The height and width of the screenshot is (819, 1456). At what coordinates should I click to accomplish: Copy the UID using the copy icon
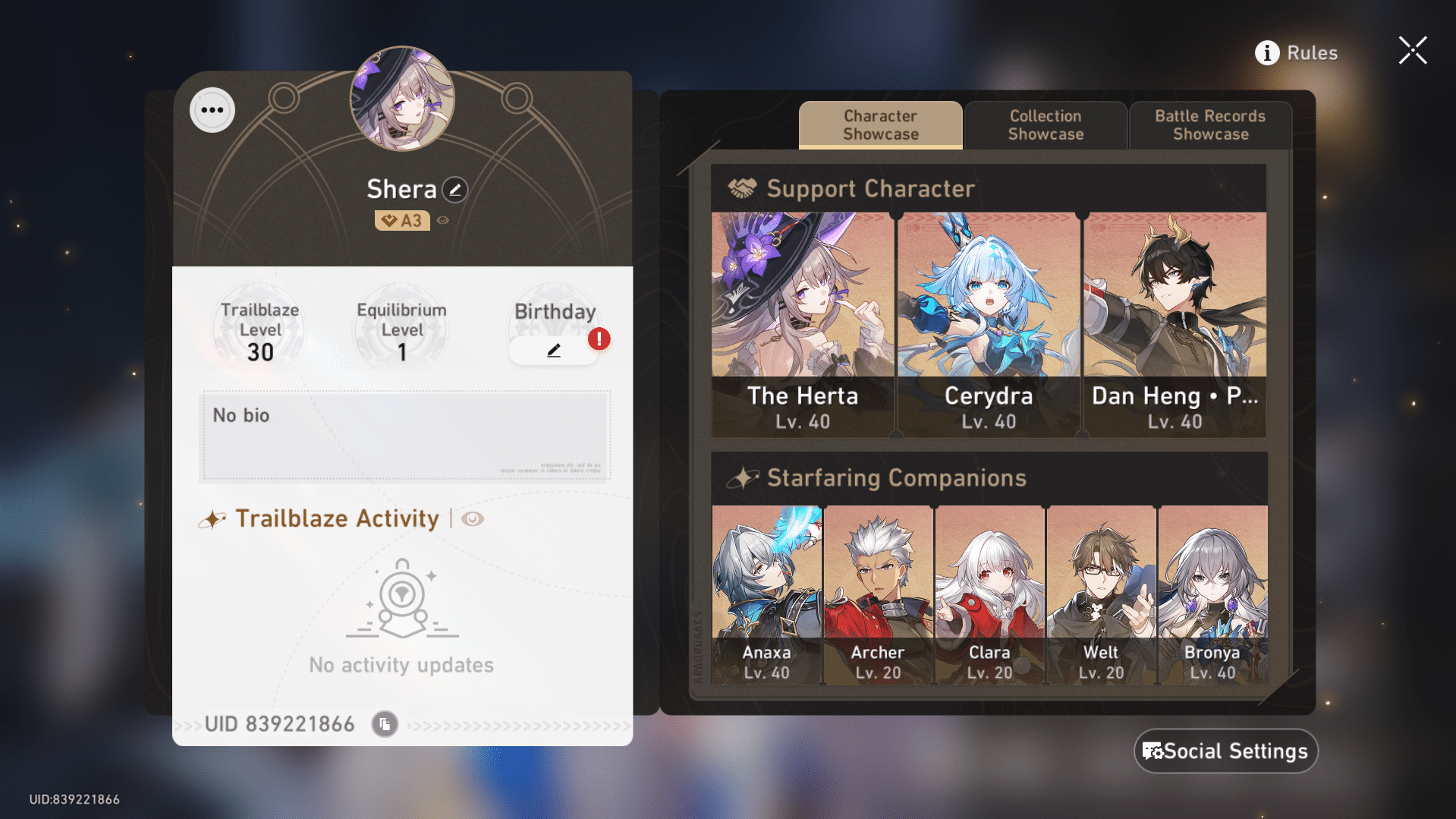tap(385, 724)
